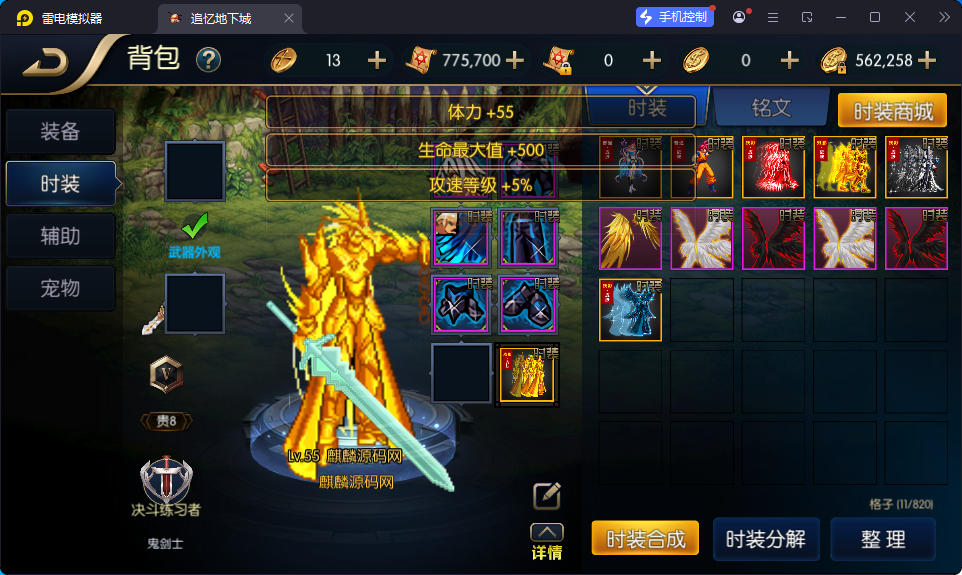Switch to the 装备 equipment tab

point(60,132)
